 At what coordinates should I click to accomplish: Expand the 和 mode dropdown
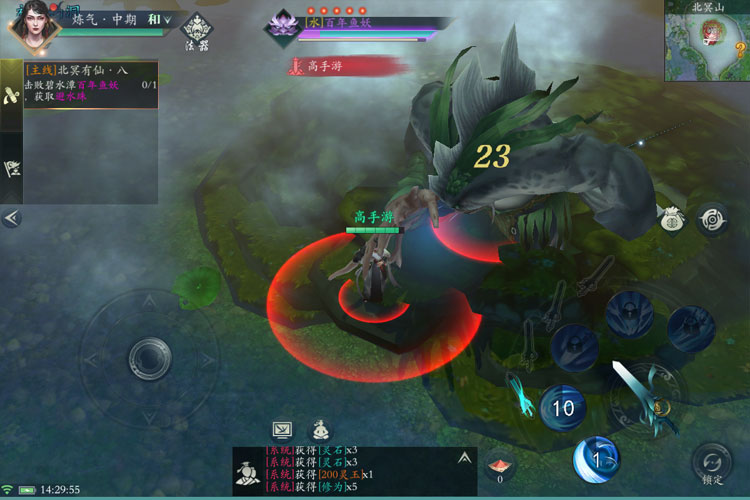tap(160, 19)
